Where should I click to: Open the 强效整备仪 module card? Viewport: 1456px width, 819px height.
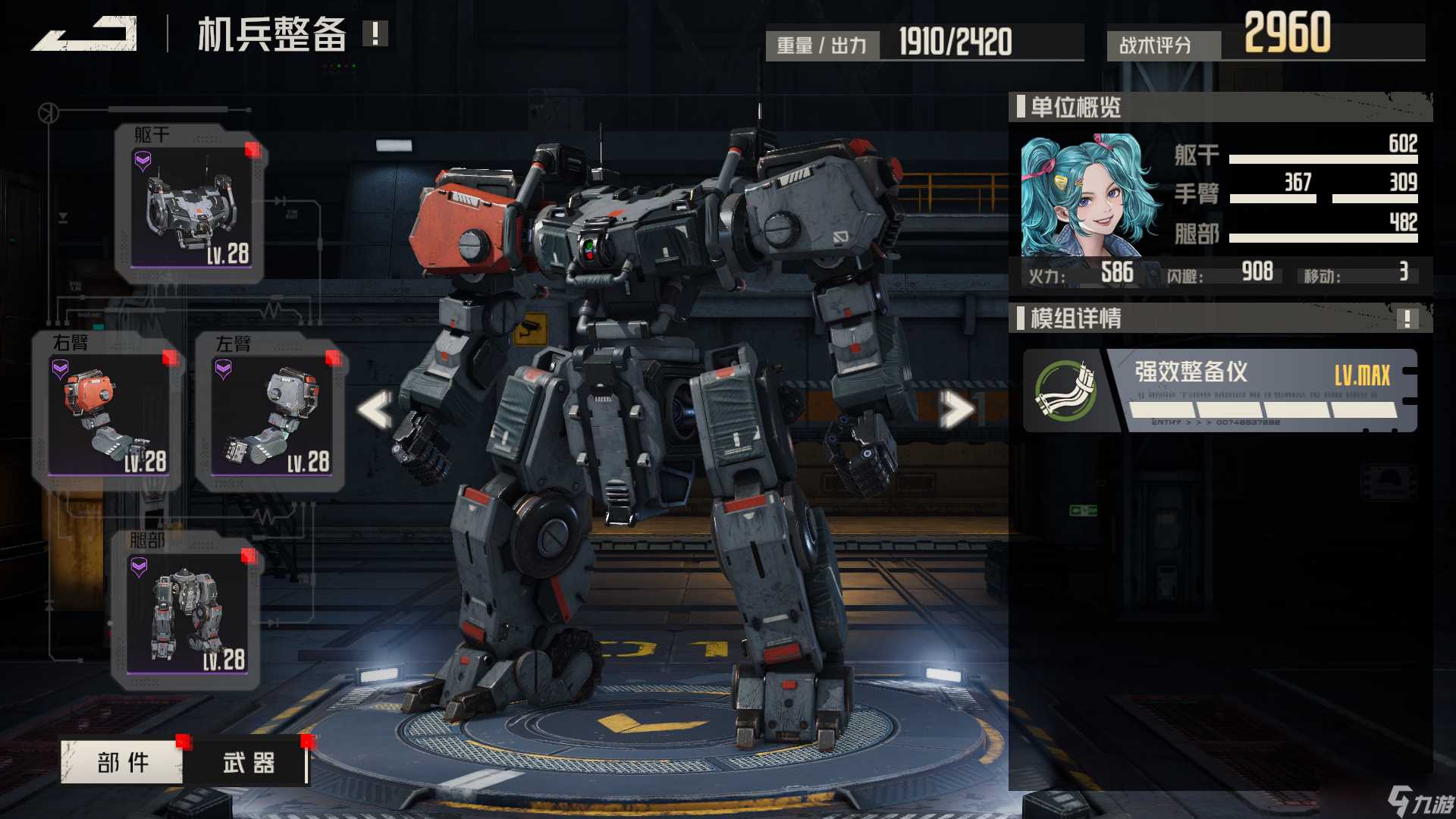click(1219, 391)
